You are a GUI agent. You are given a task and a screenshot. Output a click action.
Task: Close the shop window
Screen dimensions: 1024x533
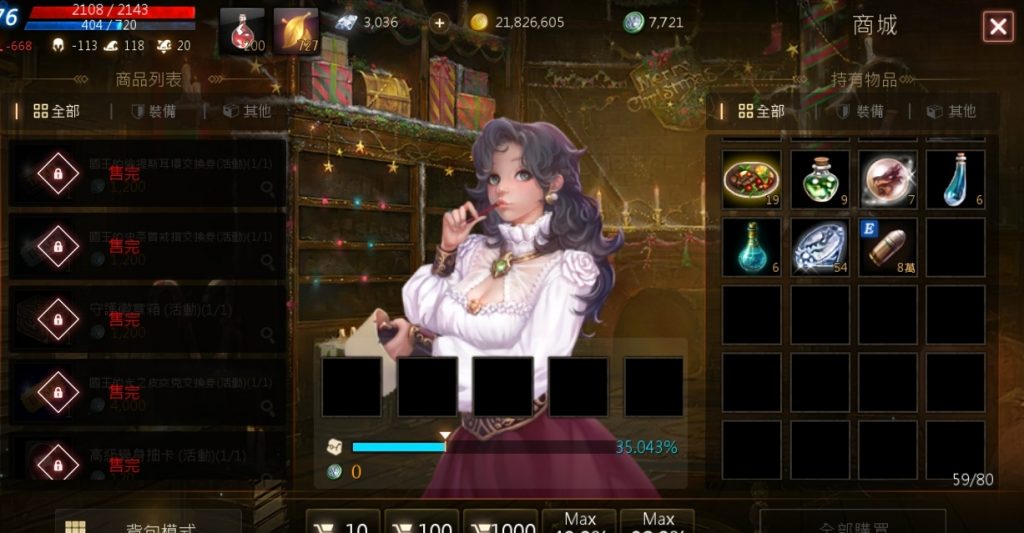click(997, 27)
